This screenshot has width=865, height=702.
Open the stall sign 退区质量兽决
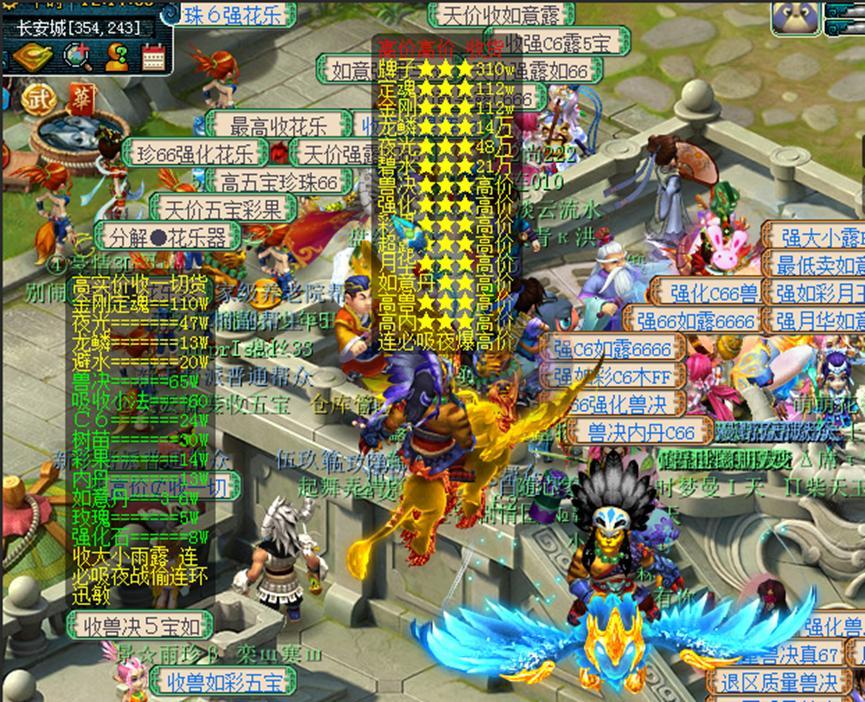(x=779, y=683)
